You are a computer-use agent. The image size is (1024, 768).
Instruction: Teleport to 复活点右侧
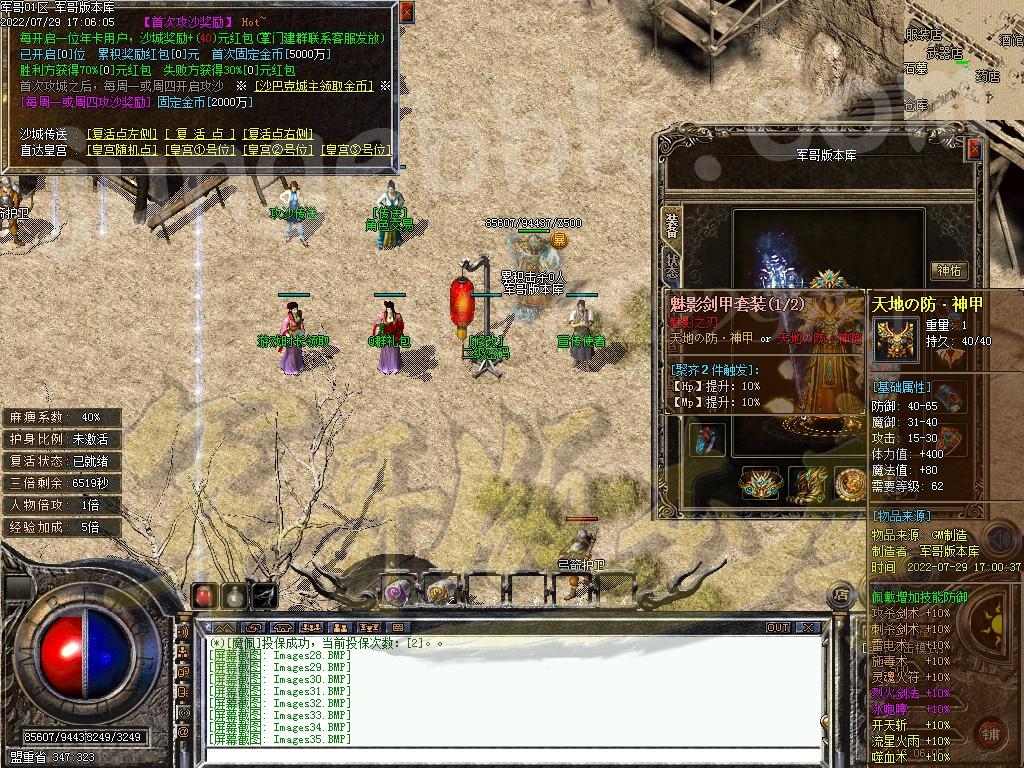point(278,134)
